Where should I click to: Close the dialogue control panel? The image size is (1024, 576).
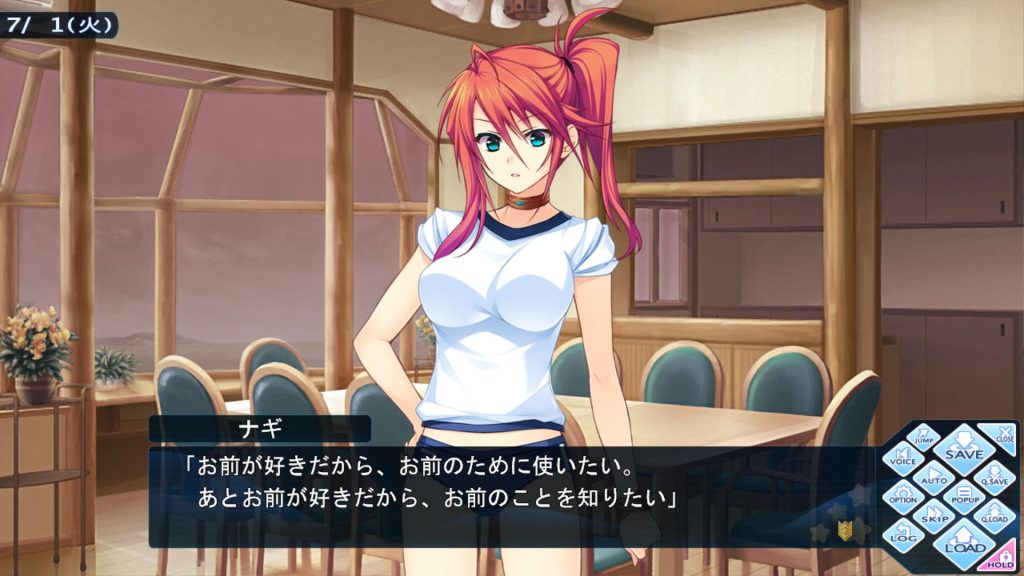1001,435
